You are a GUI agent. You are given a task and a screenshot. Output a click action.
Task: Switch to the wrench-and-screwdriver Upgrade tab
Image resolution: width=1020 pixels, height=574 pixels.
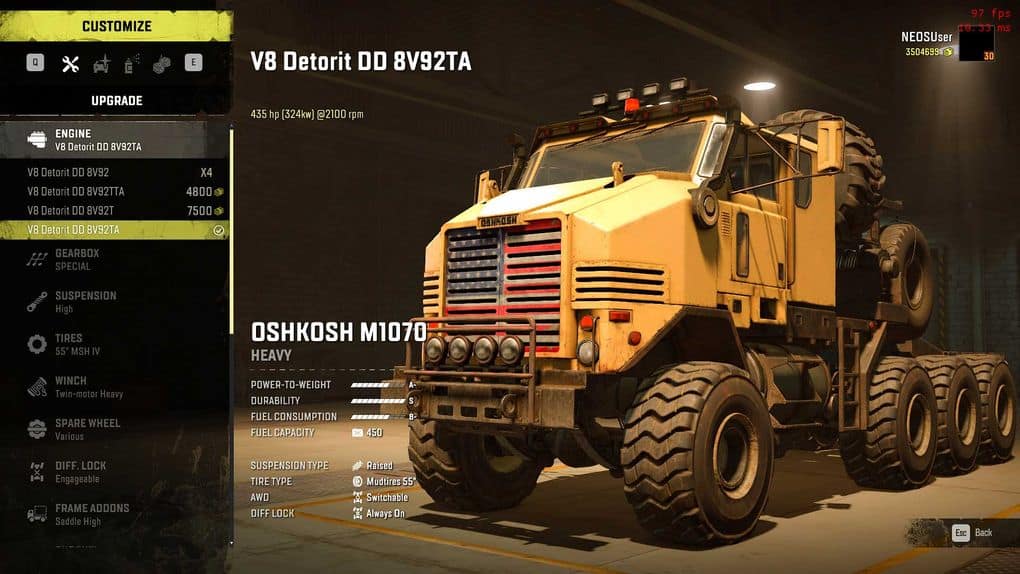pos(70,64)
